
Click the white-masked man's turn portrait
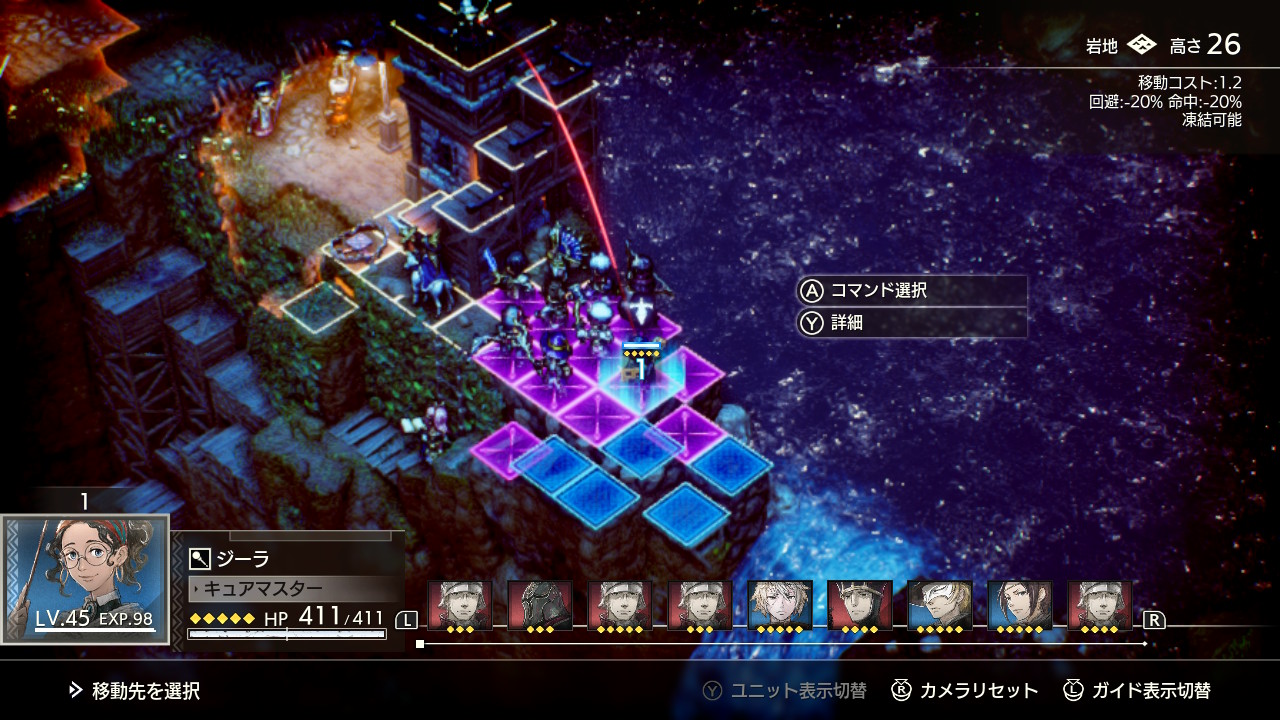coord(940,605)
